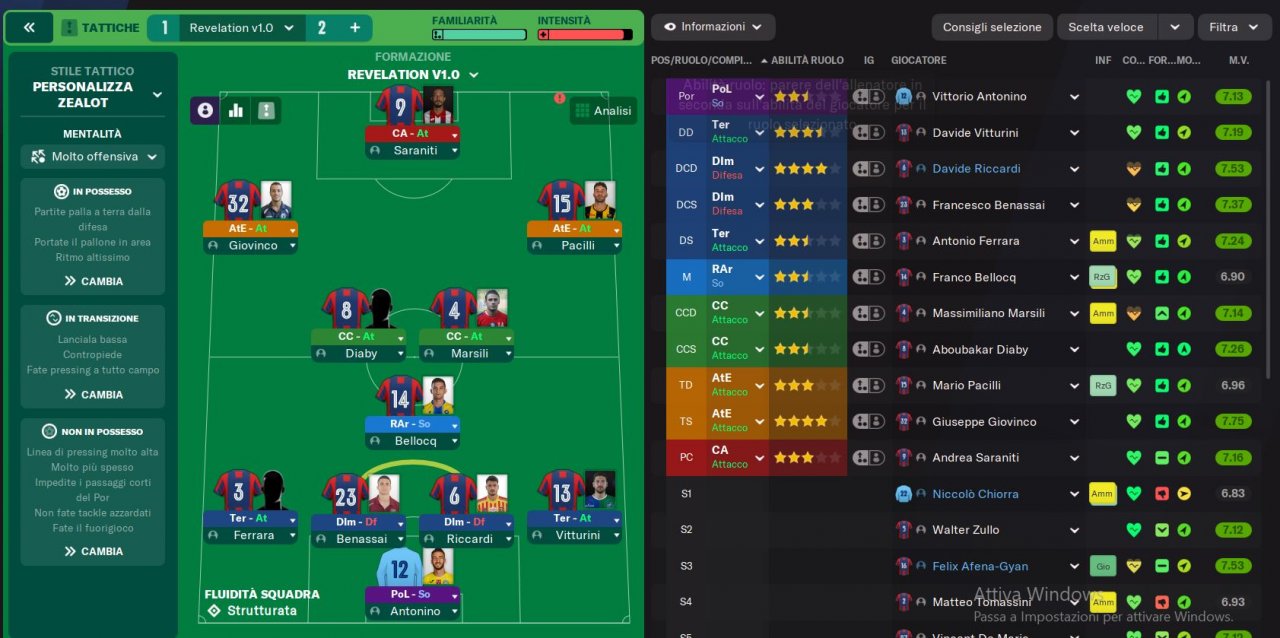Open the Molto offensiva mentality dropdown
1280x638 pixels.
tap(94, 157)
